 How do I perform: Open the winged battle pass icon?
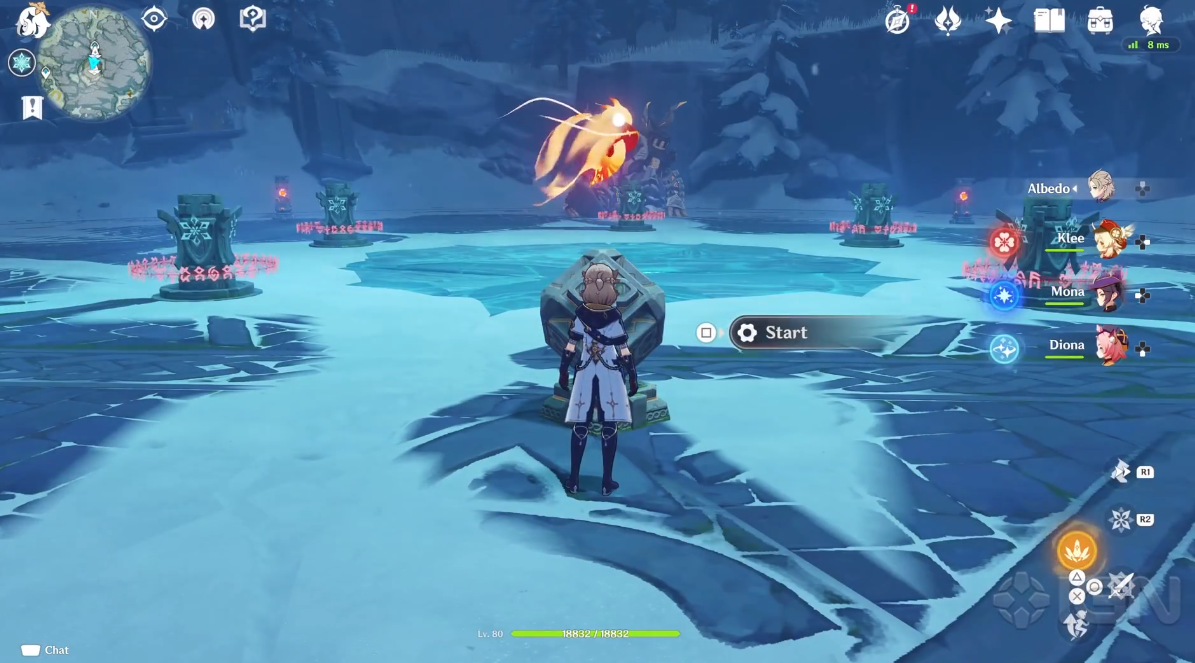(x=948, y=20)
